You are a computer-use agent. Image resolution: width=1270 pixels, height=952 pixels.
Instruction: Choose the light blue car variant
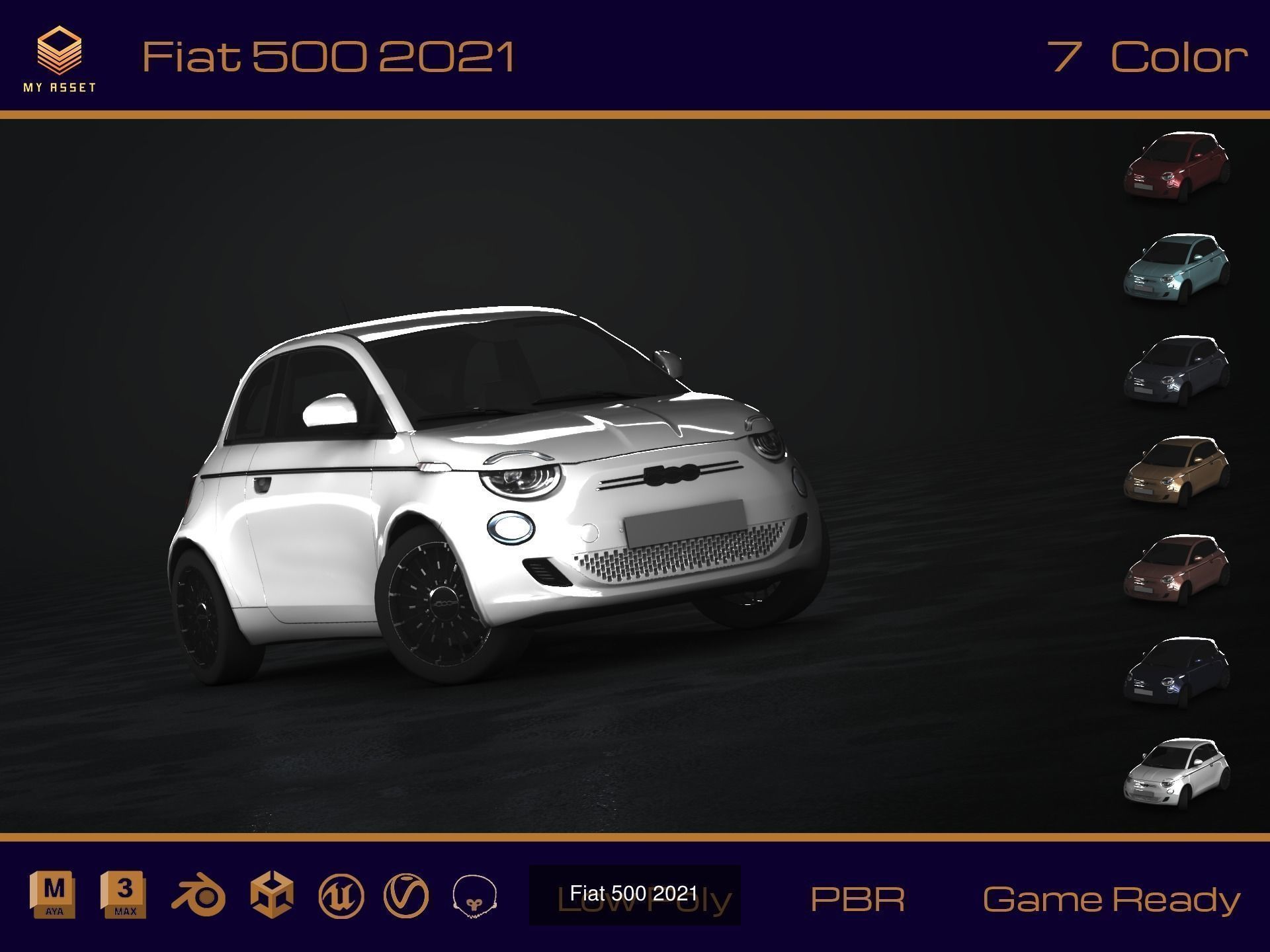click(1176, 268)
